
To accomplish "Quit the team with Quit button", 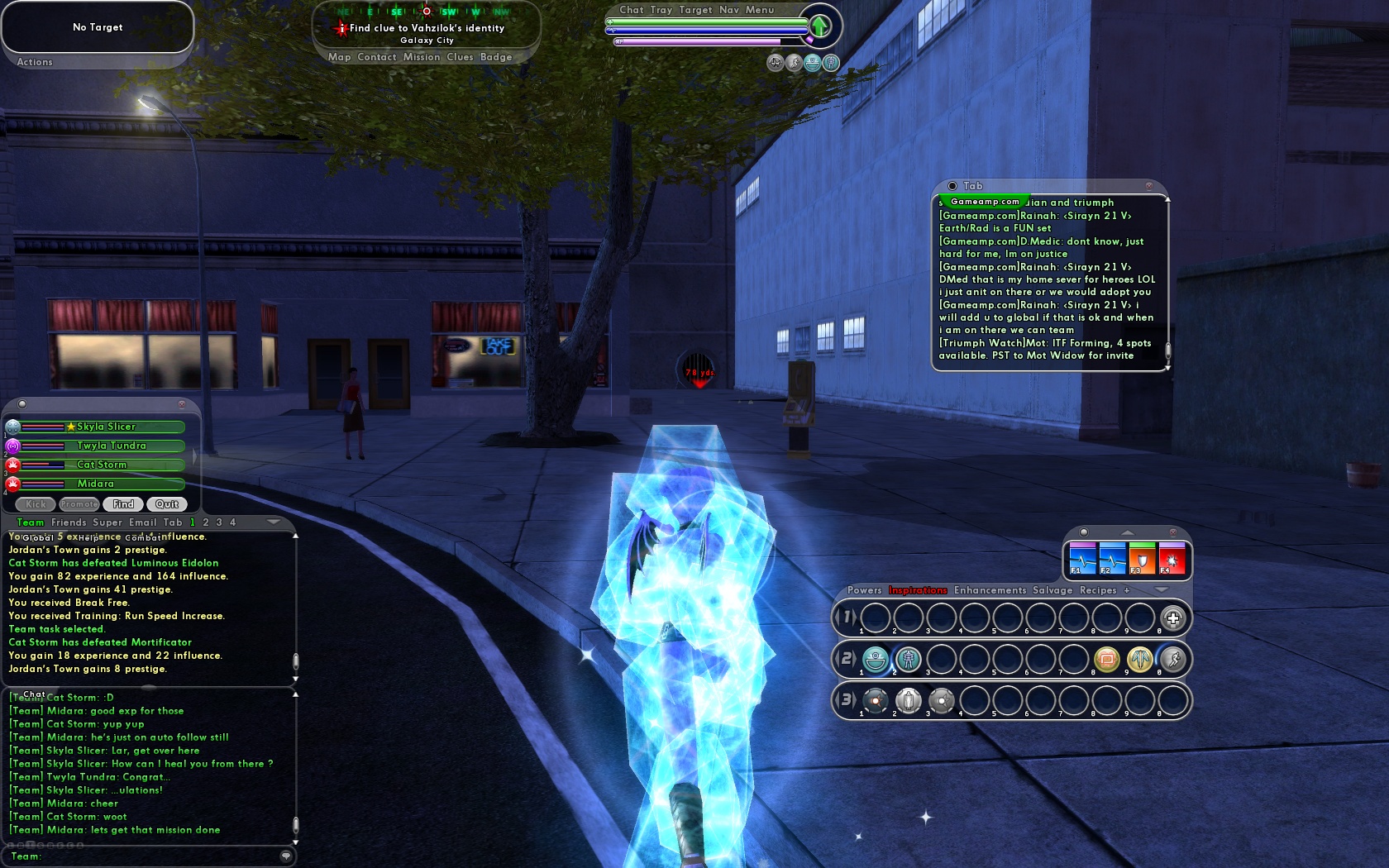I will 167,504.
